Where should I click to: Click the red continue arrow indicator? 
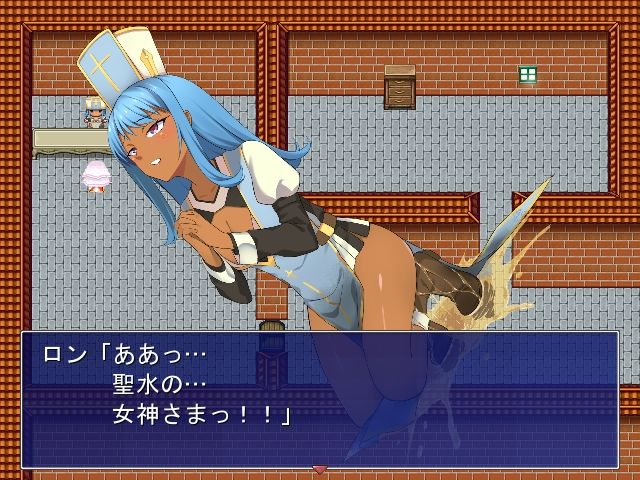pyautogui.click(x=320, y=468)
